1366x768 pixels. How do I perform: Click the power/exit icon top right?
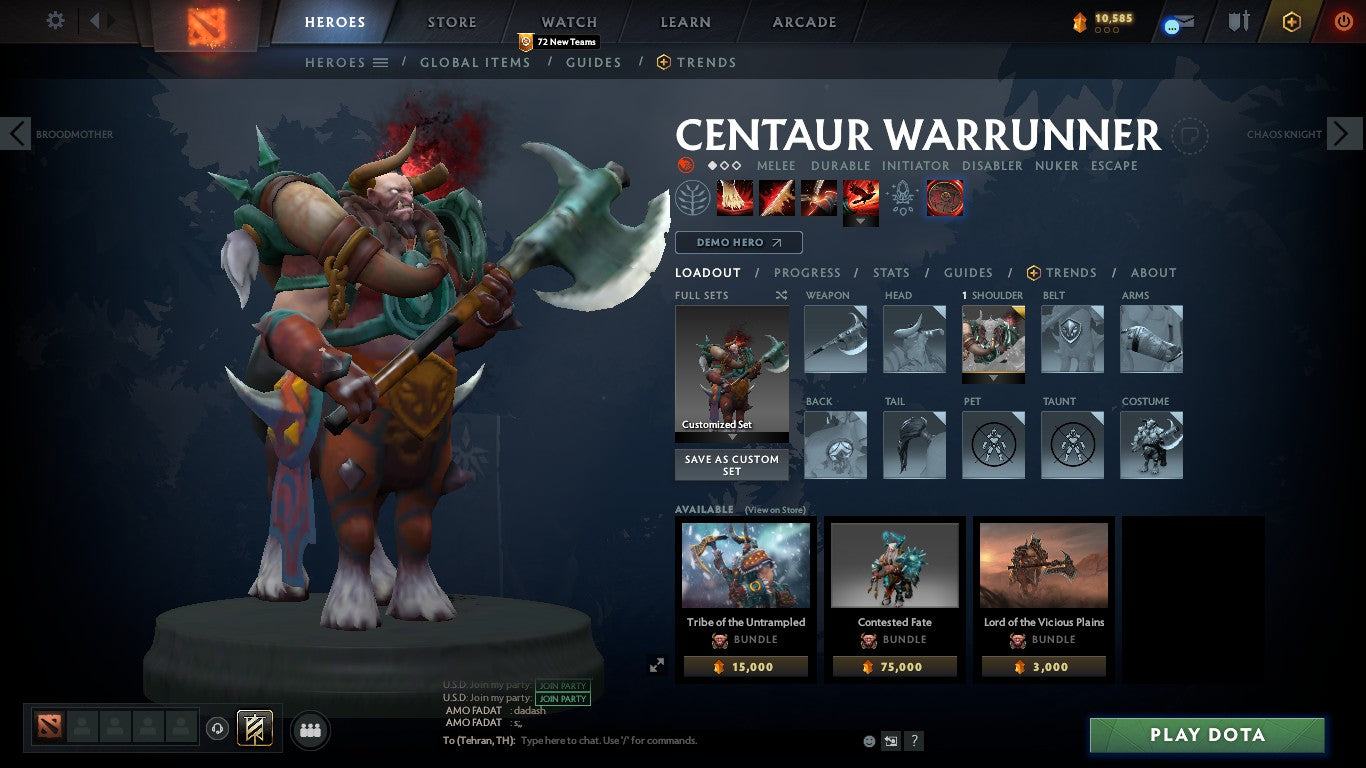(1342, 21)
